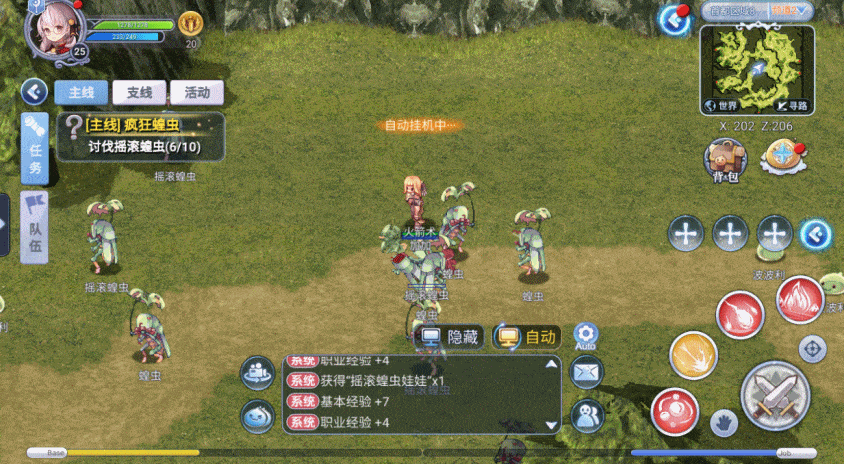Switch to the 队伍 team side tab
This screenshot has height=464, width=844.
tap(35, 226)
